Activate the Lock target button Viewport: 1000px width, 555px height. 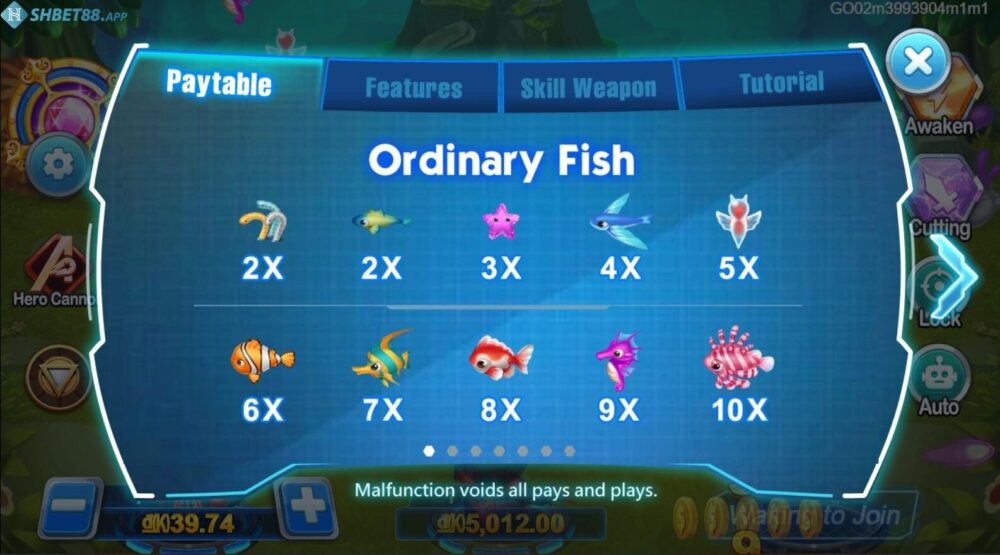(938, 290)
